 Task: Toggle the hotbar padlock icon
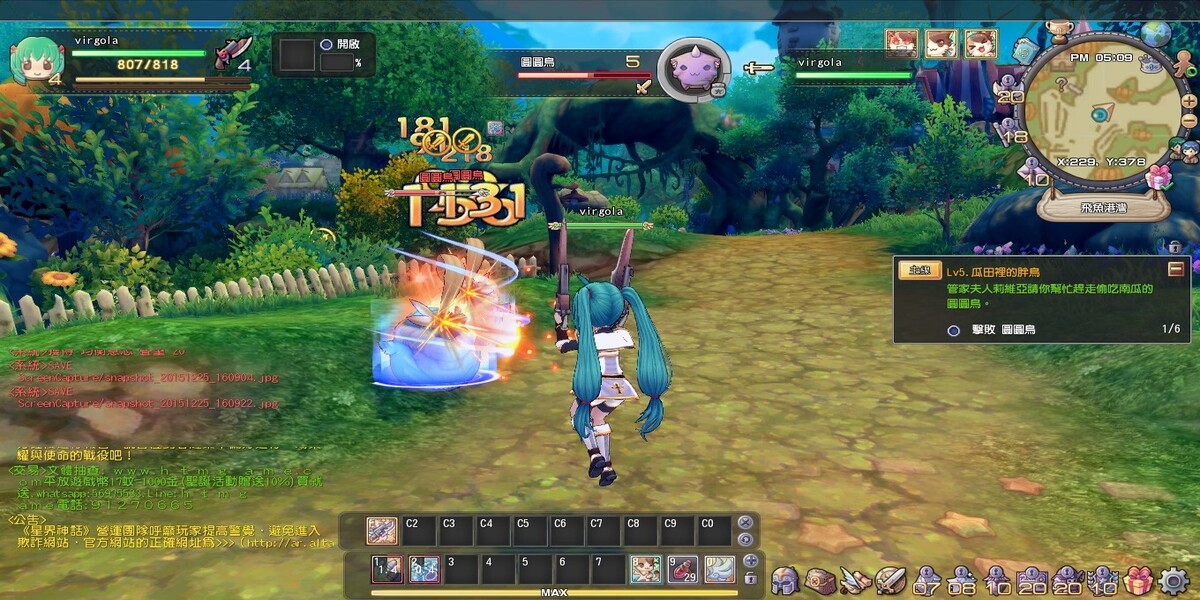coord(751,578)
